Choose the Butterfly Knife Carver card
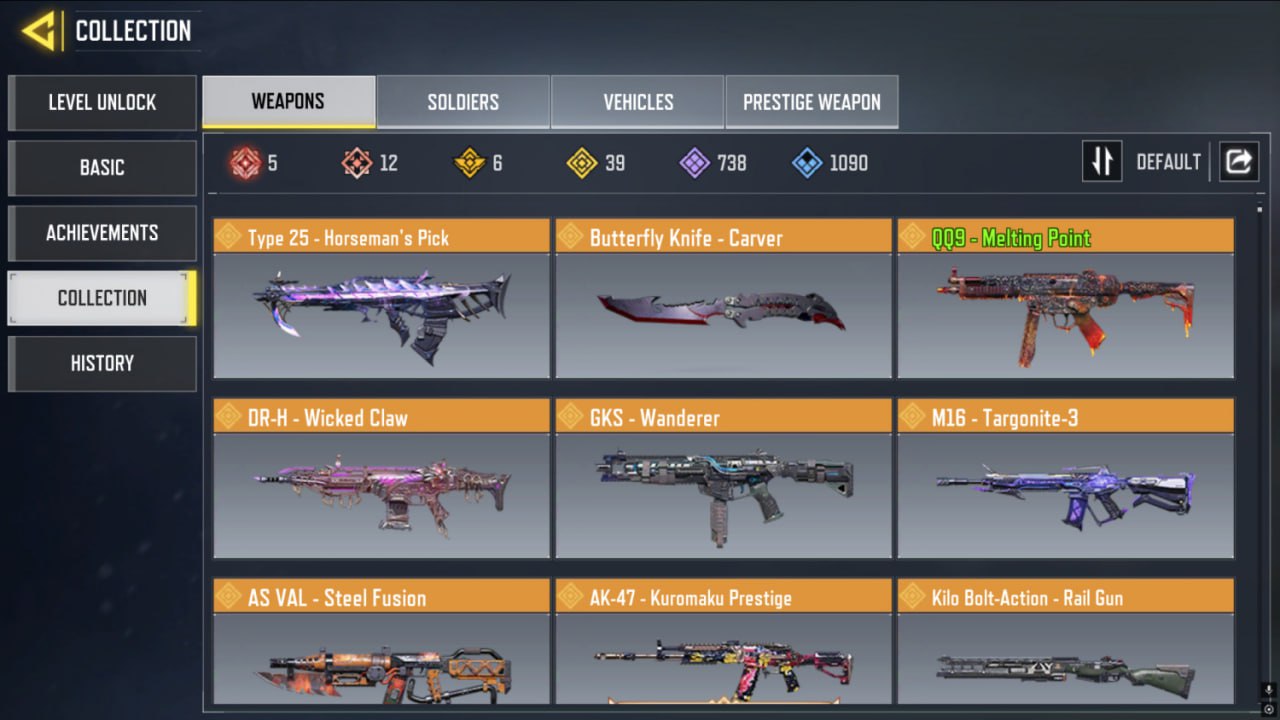 [723, 298]
